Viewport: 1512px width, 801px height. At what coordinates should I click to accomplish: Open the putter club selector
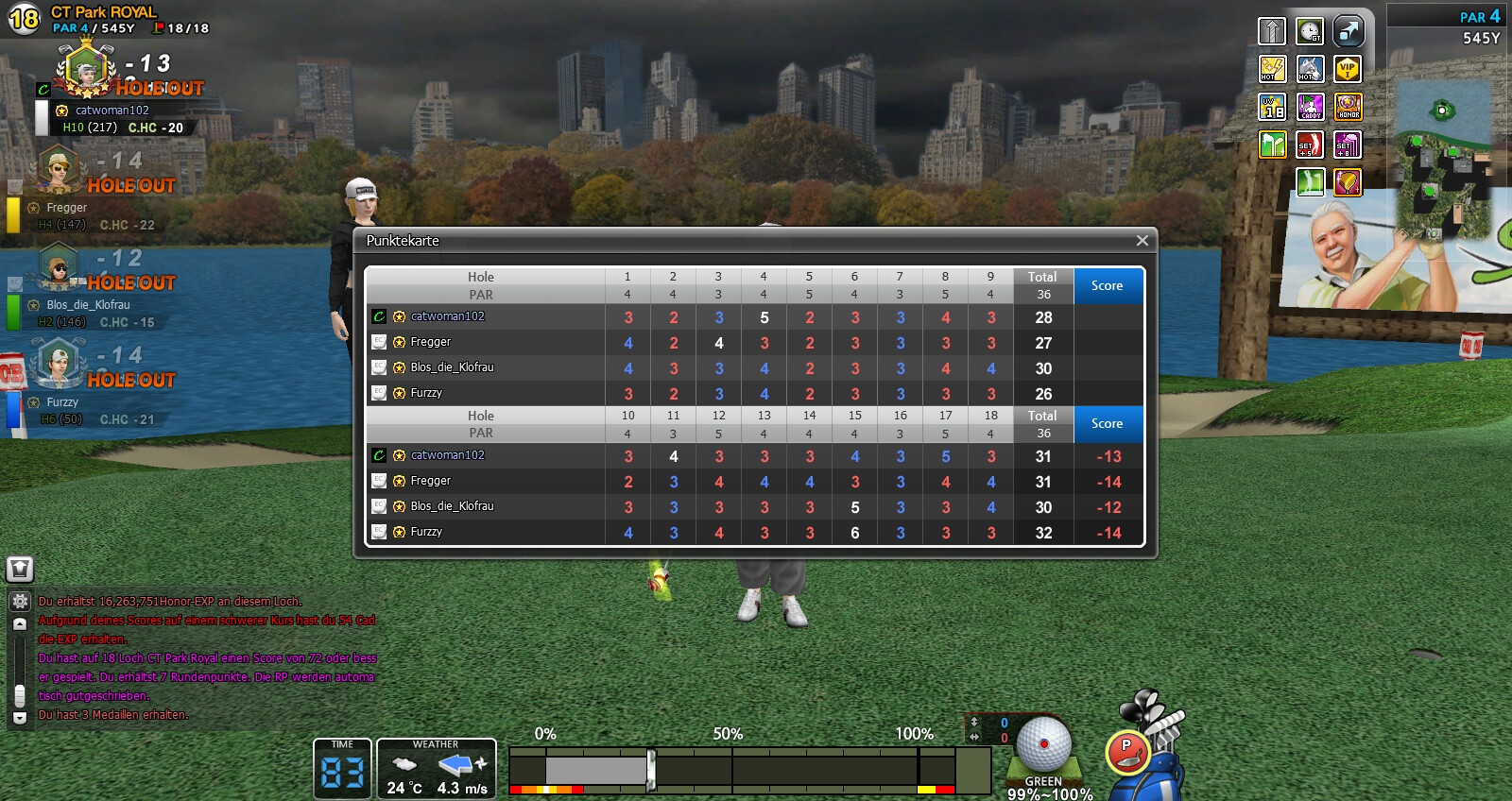1126,751
